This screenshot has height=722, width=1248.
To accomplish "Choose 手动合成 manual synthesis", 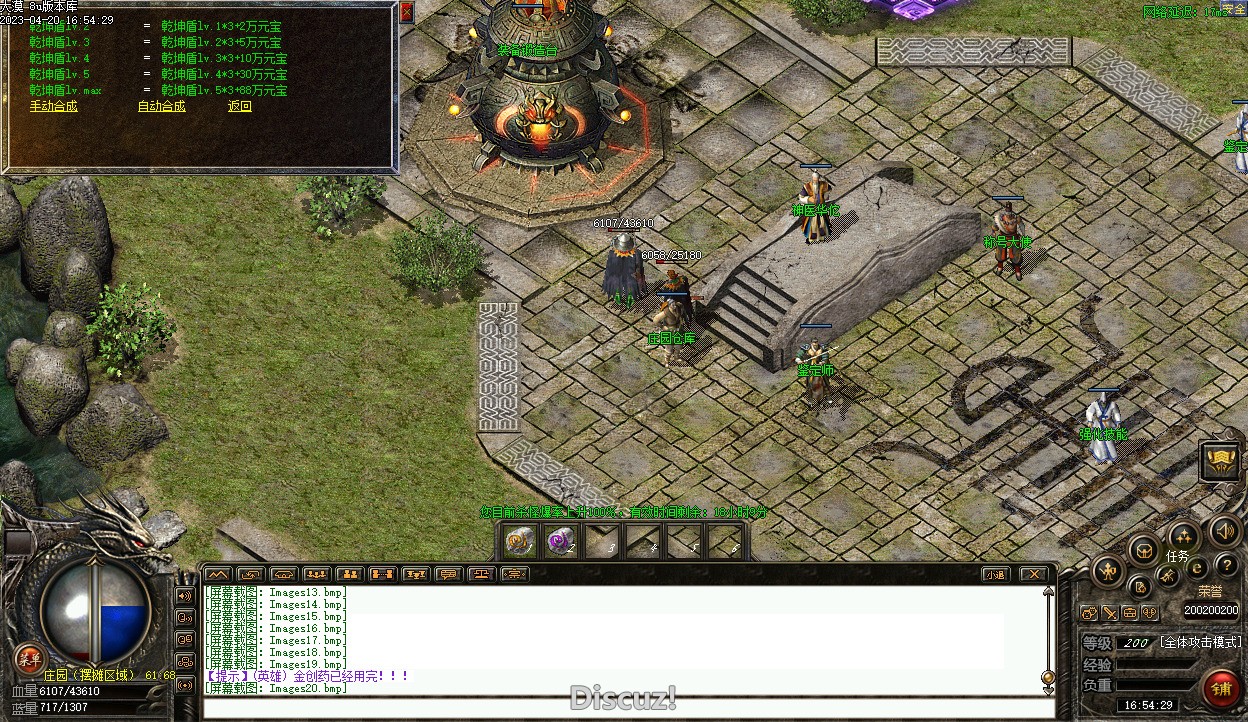I will [53, 106].
